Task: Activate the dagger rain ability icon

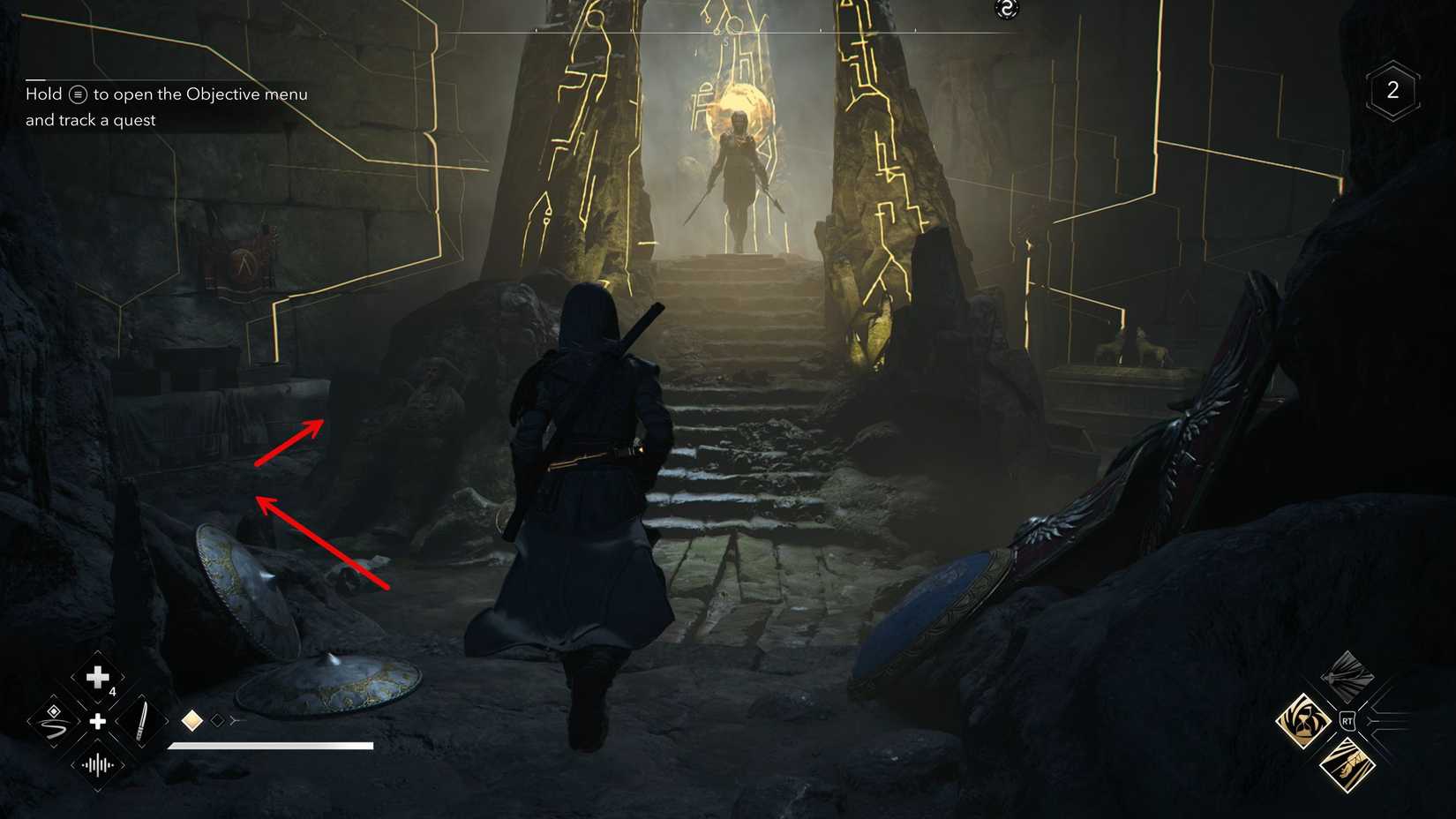Action: (x=1347, y=764)
